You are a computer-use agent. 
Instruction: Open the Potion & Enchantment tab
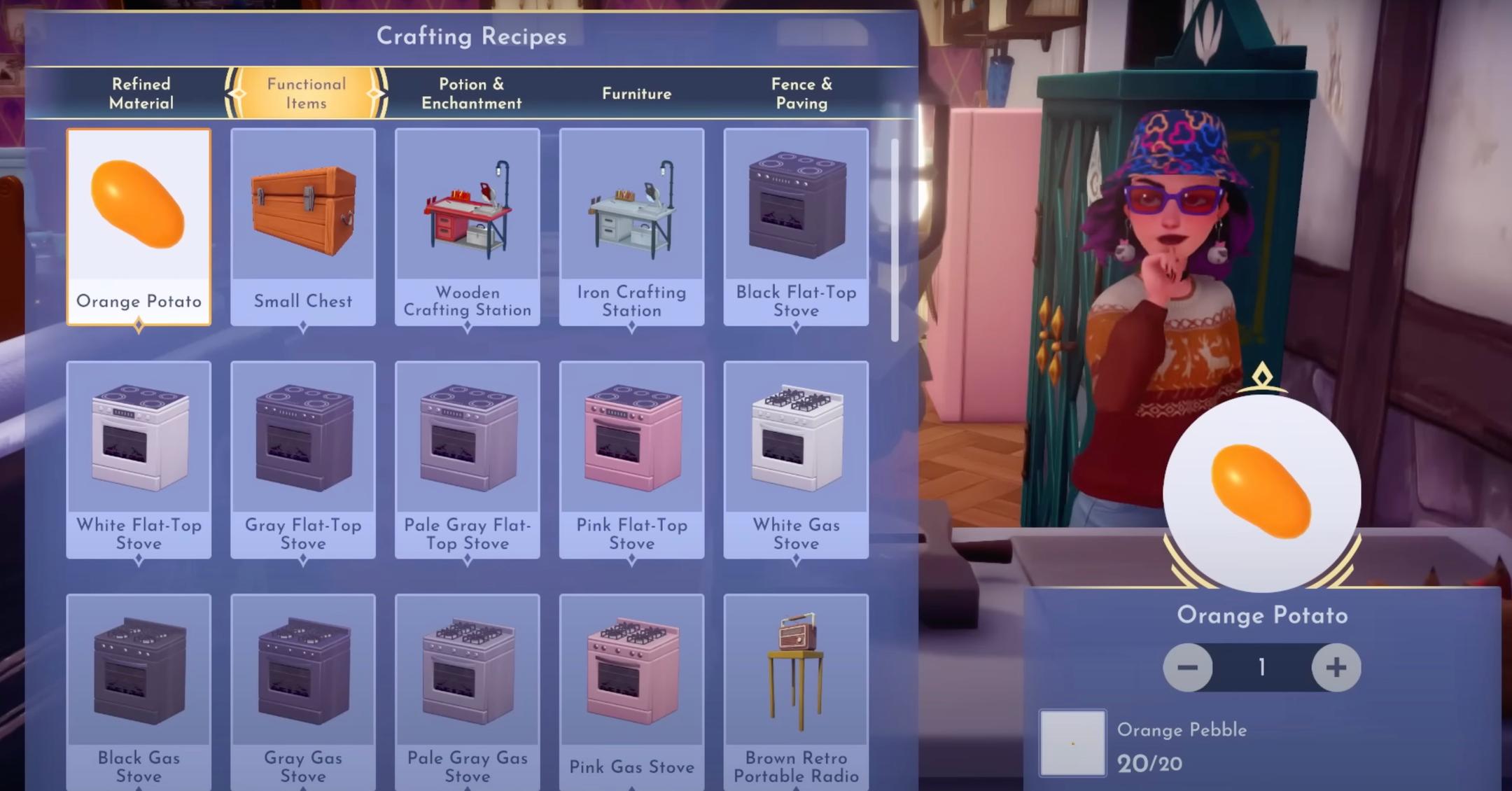(470, 93)
